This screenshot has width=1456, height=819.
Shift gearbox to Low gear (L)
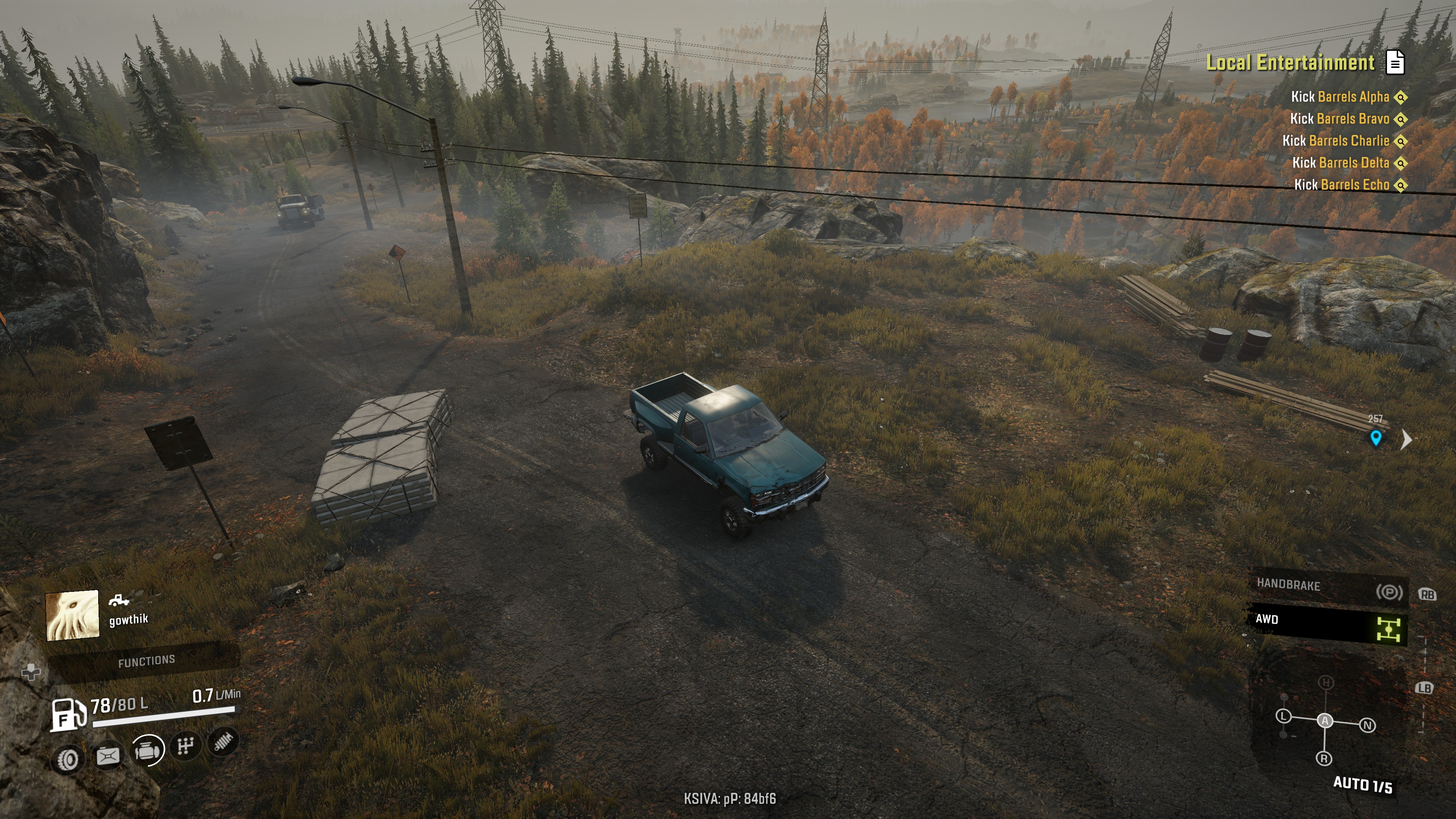click(1283, 716)
